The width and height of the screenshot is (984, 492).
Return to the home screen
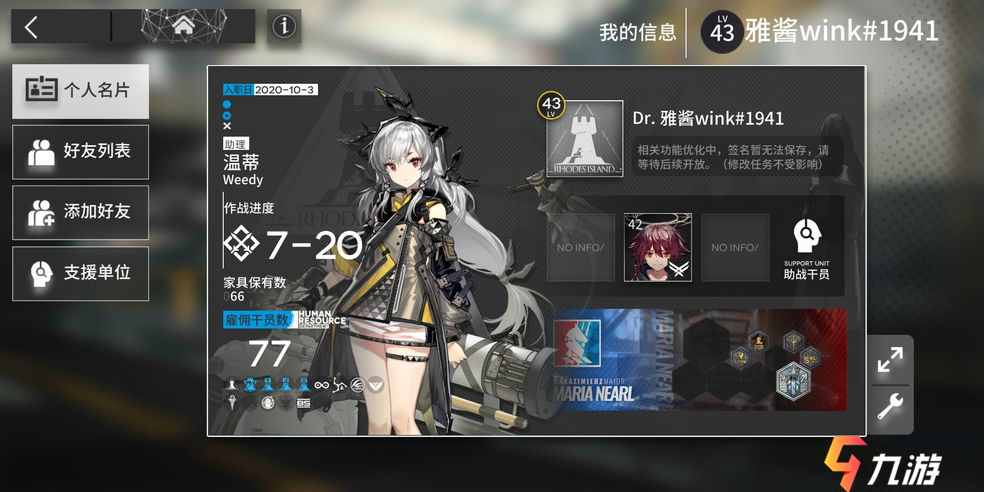point(183,27)
